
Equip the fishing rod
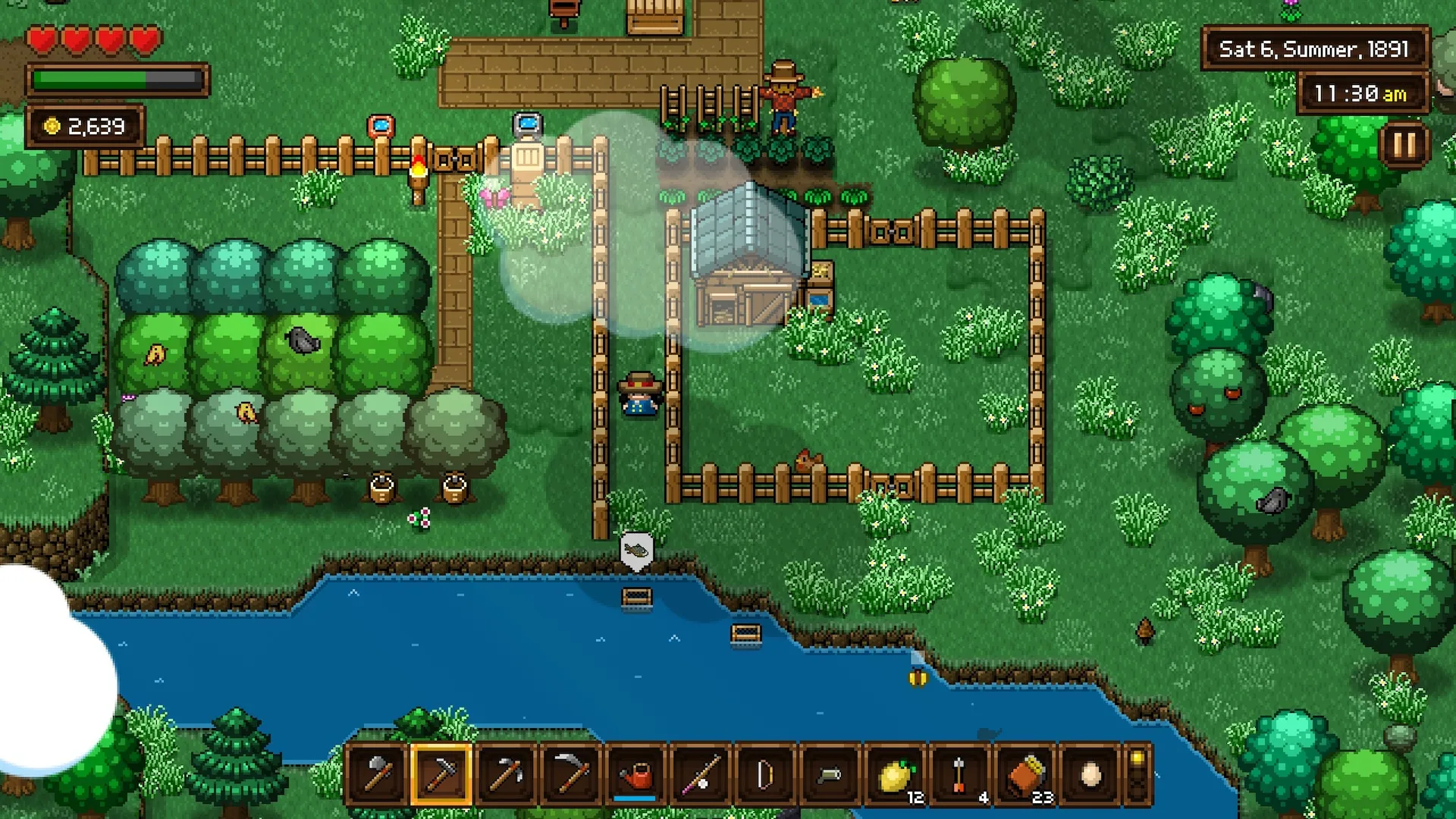pyautogui.click(x=700, y=774)
